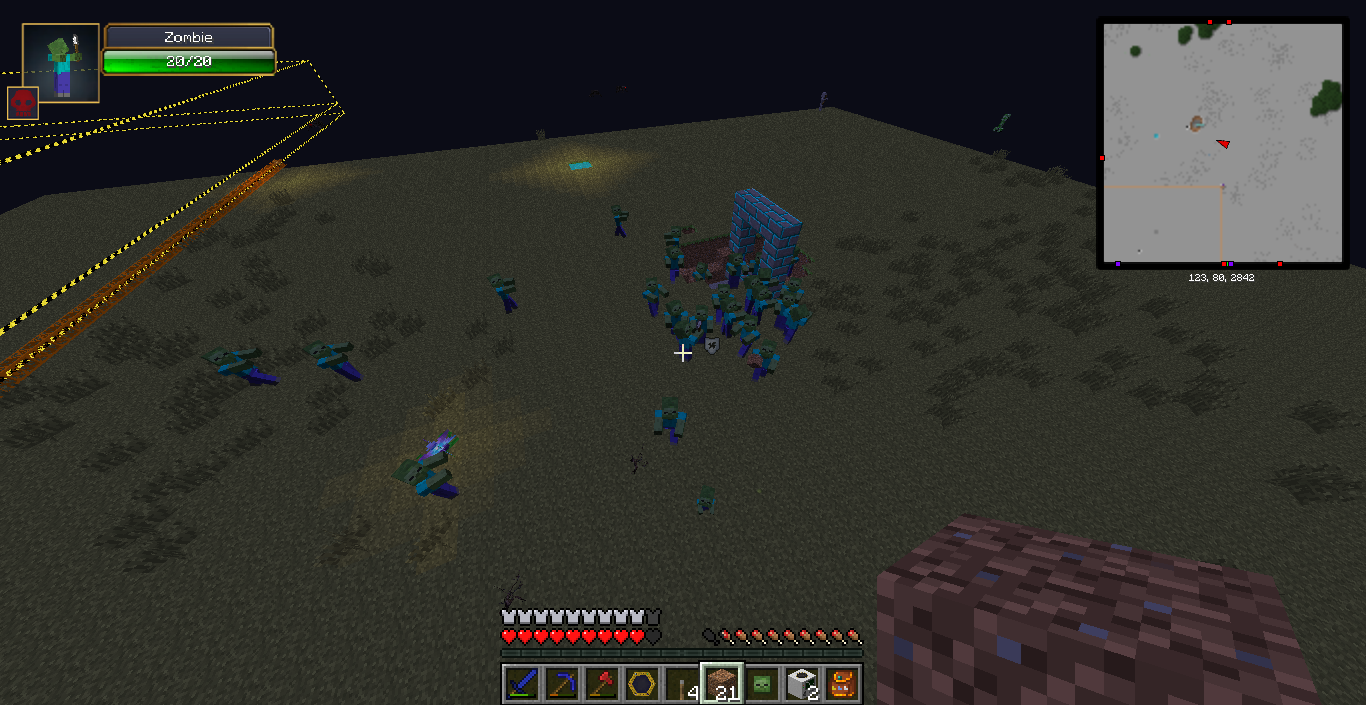This screenshot has width=1366, height=705.
Task: Select the blue pickaxe hotbar slot
Action: (561, 684)
